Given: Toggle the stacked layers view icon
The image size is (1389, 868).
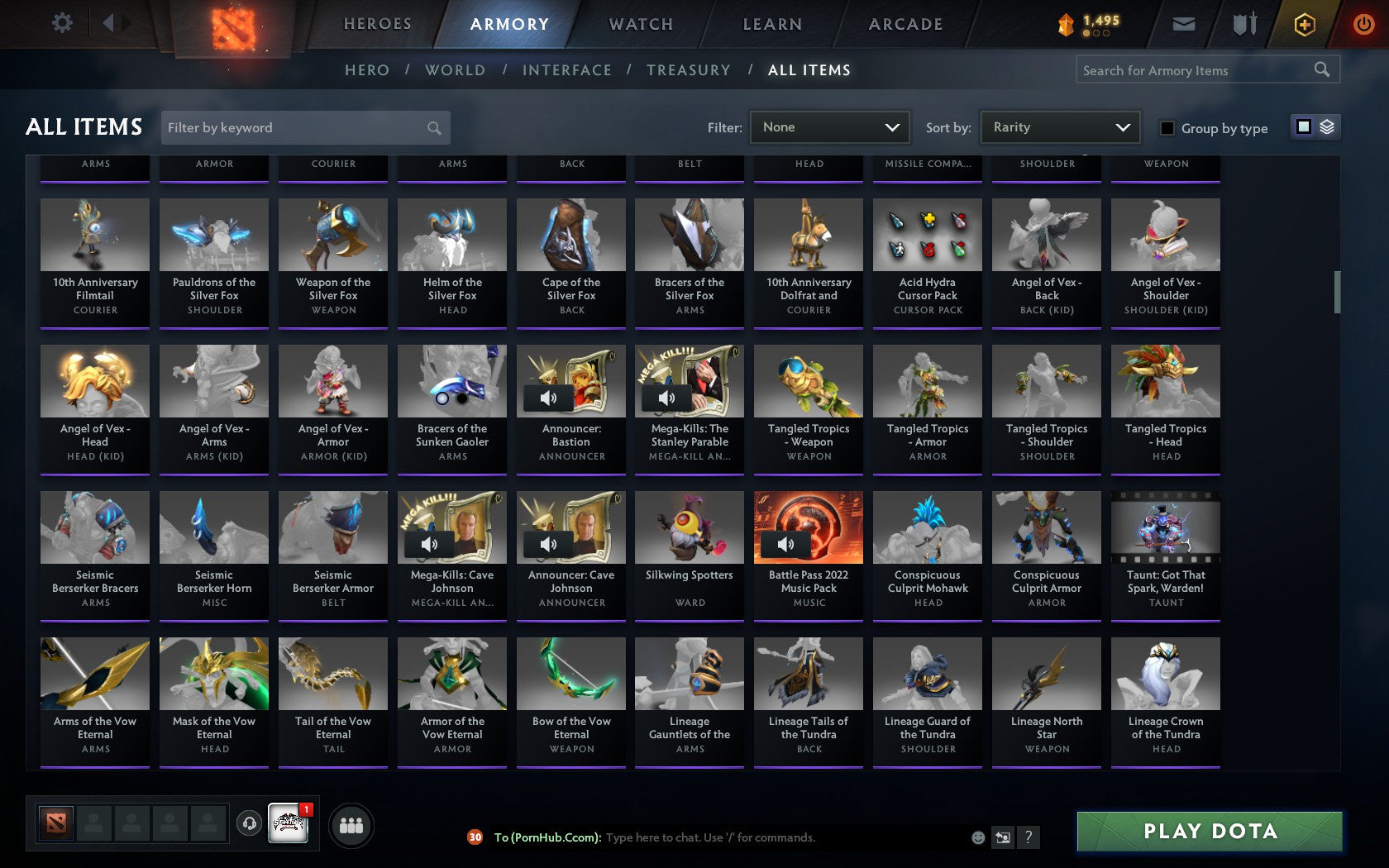Looking at the screenshot, I should (1326, 128).
